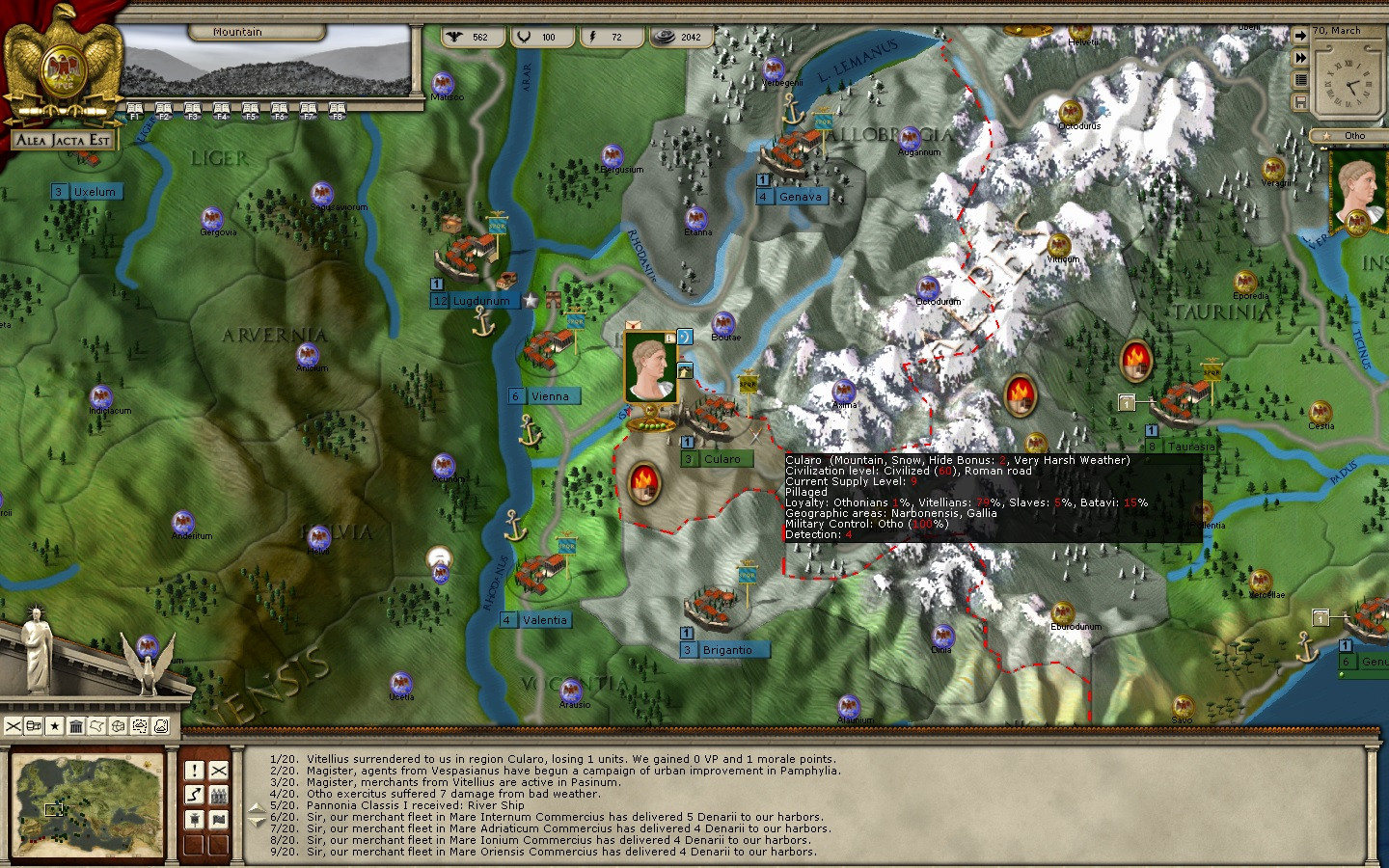The width and height of the screenshot is (1389, 868).
Task: Click the three soldiers order button
Action: pos(219,795)
